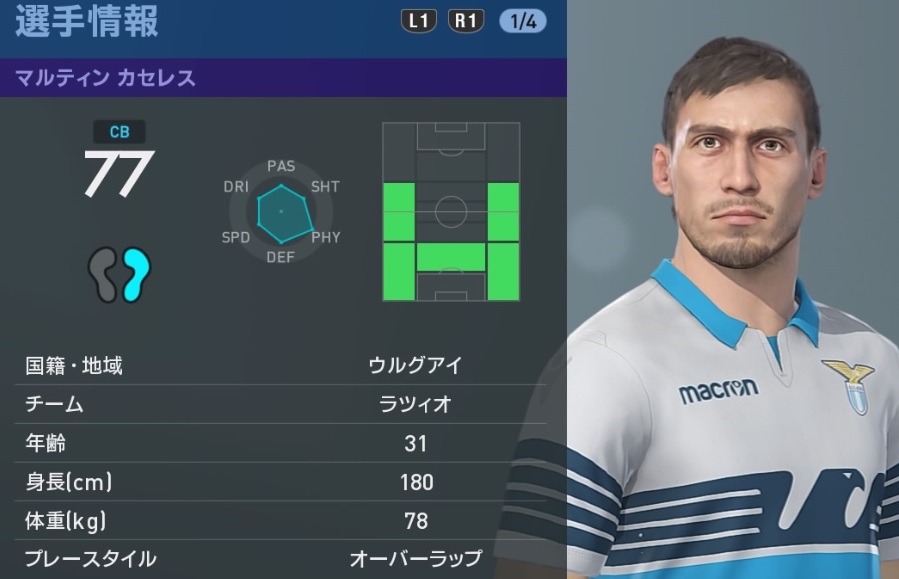Select the マルティン カセレス player name bar
Image resolution: width=899 pixels, height=579 pixels.
coord(283,78)
